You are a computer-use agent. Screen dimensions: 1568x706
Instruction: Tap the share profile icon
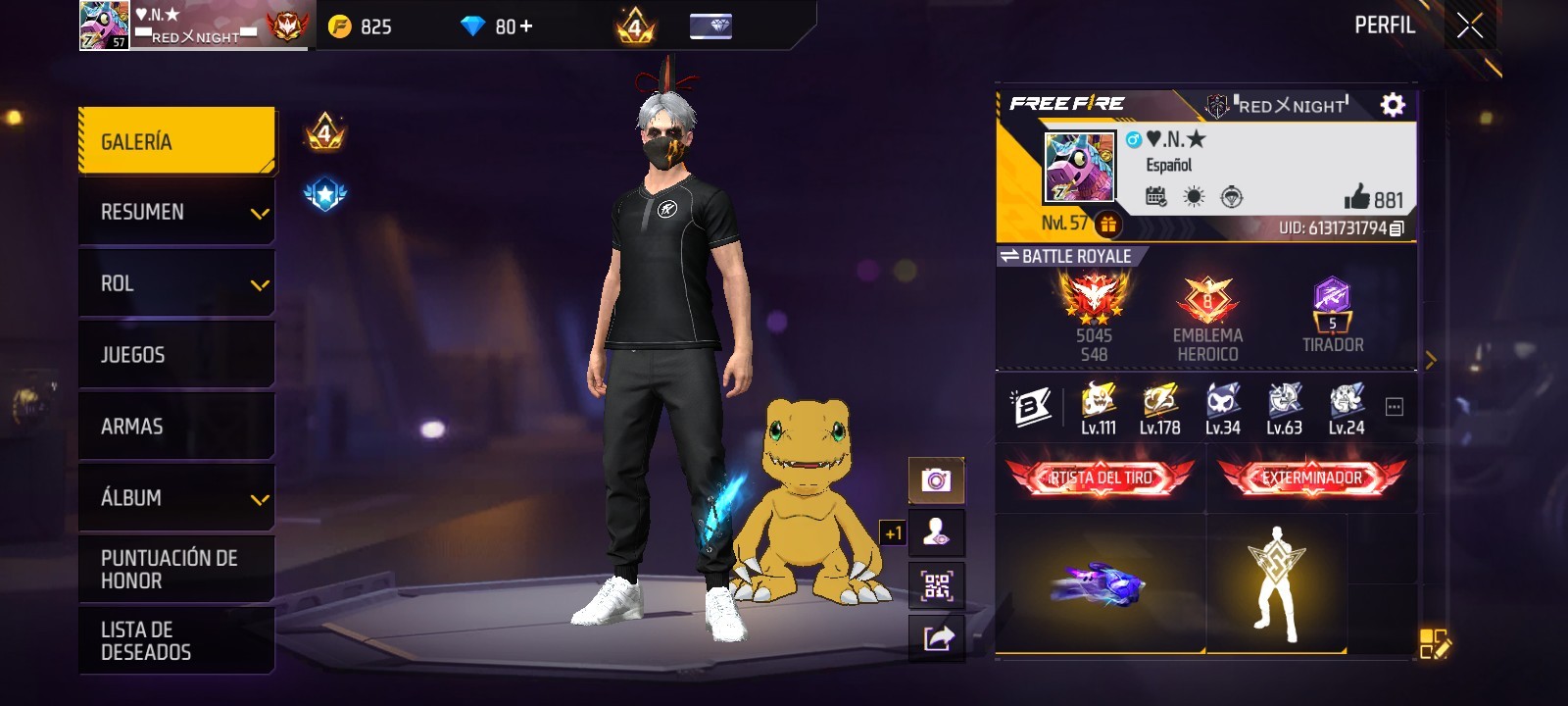(x=937, y=637)
